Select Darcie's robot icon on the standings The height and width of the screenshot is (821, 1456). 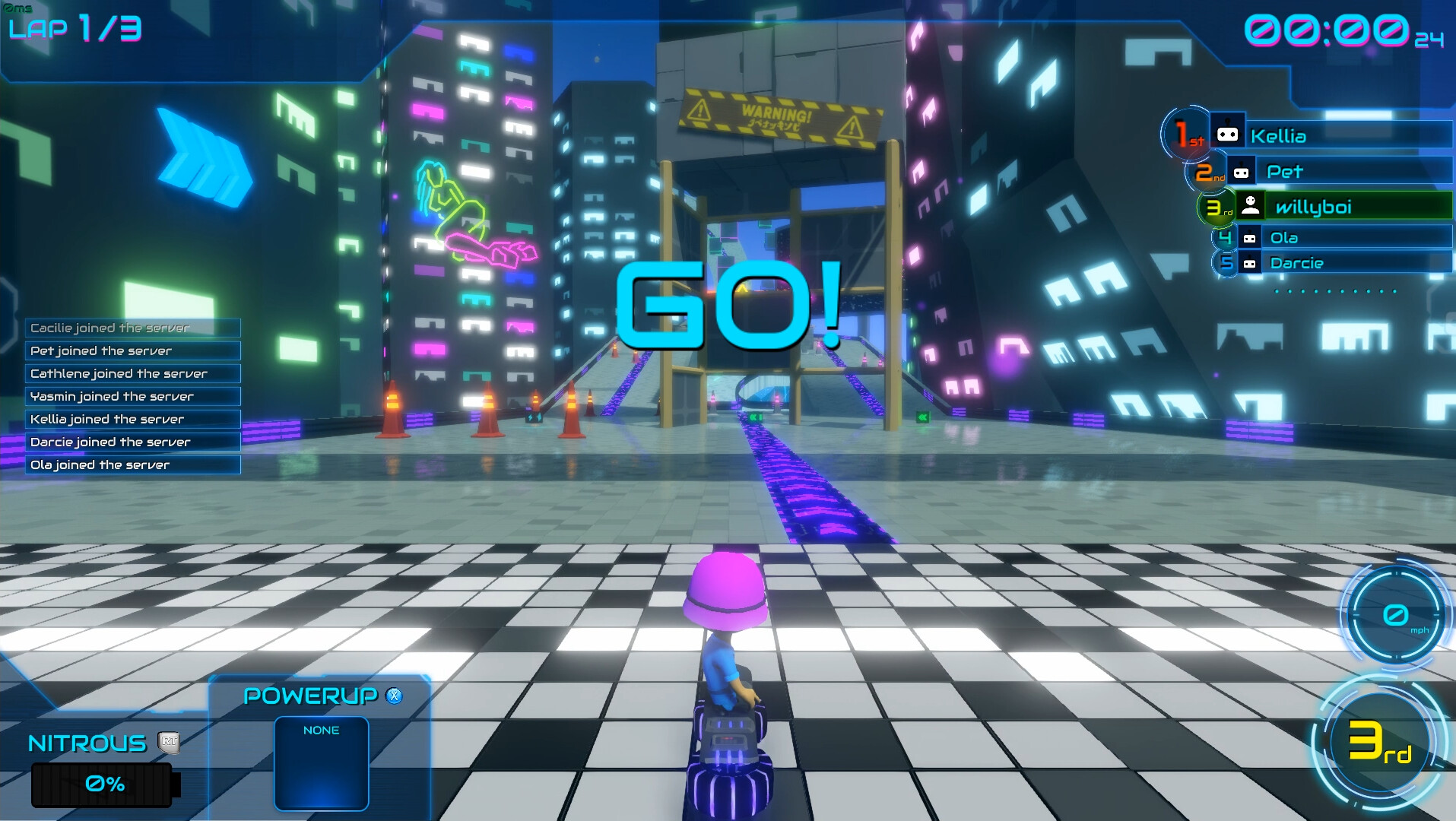(1250, 263)
